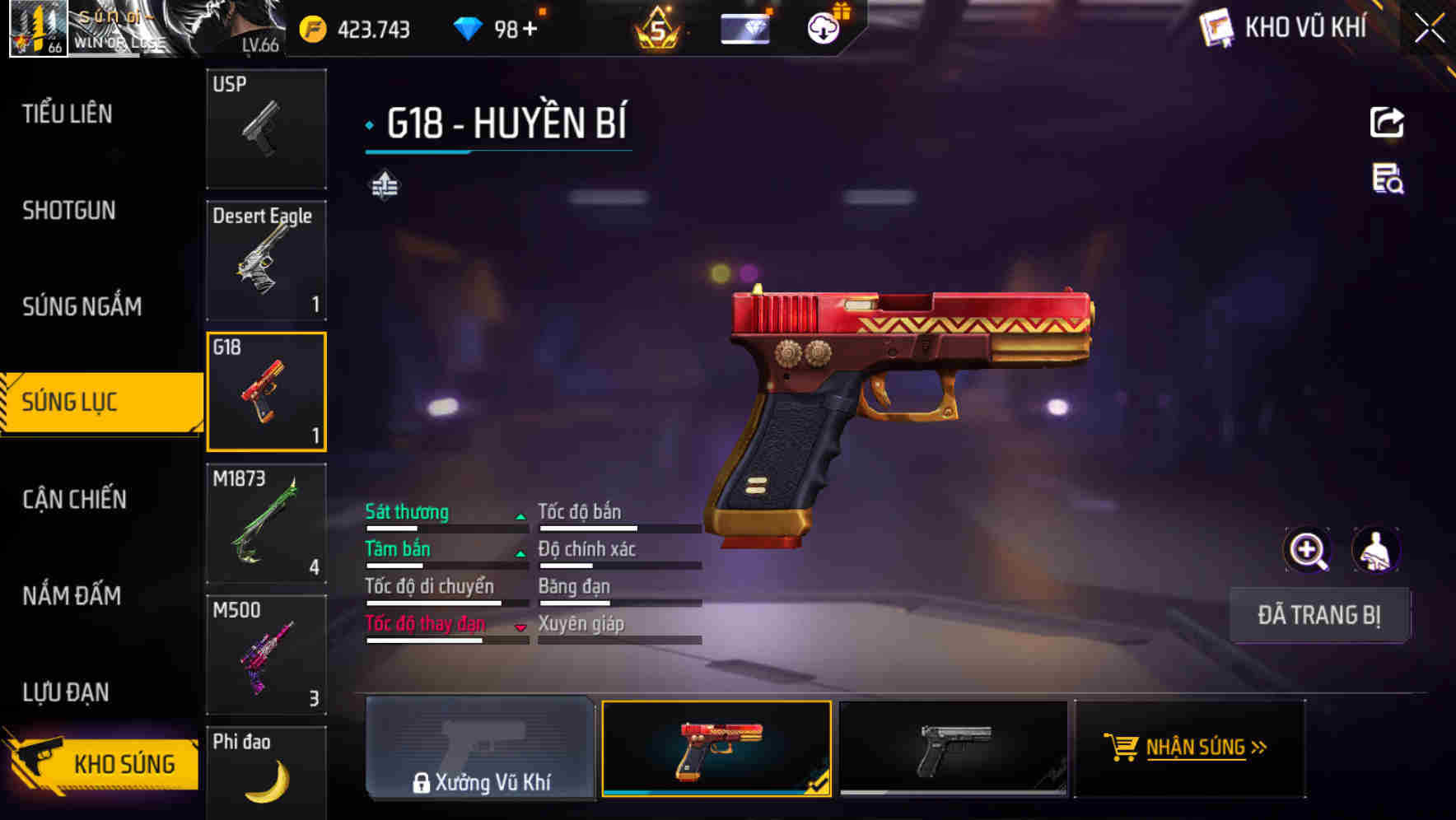The image size is (1456, 820).
Task: Open the card vault icon in the top bar
Action: pos(744,28)
